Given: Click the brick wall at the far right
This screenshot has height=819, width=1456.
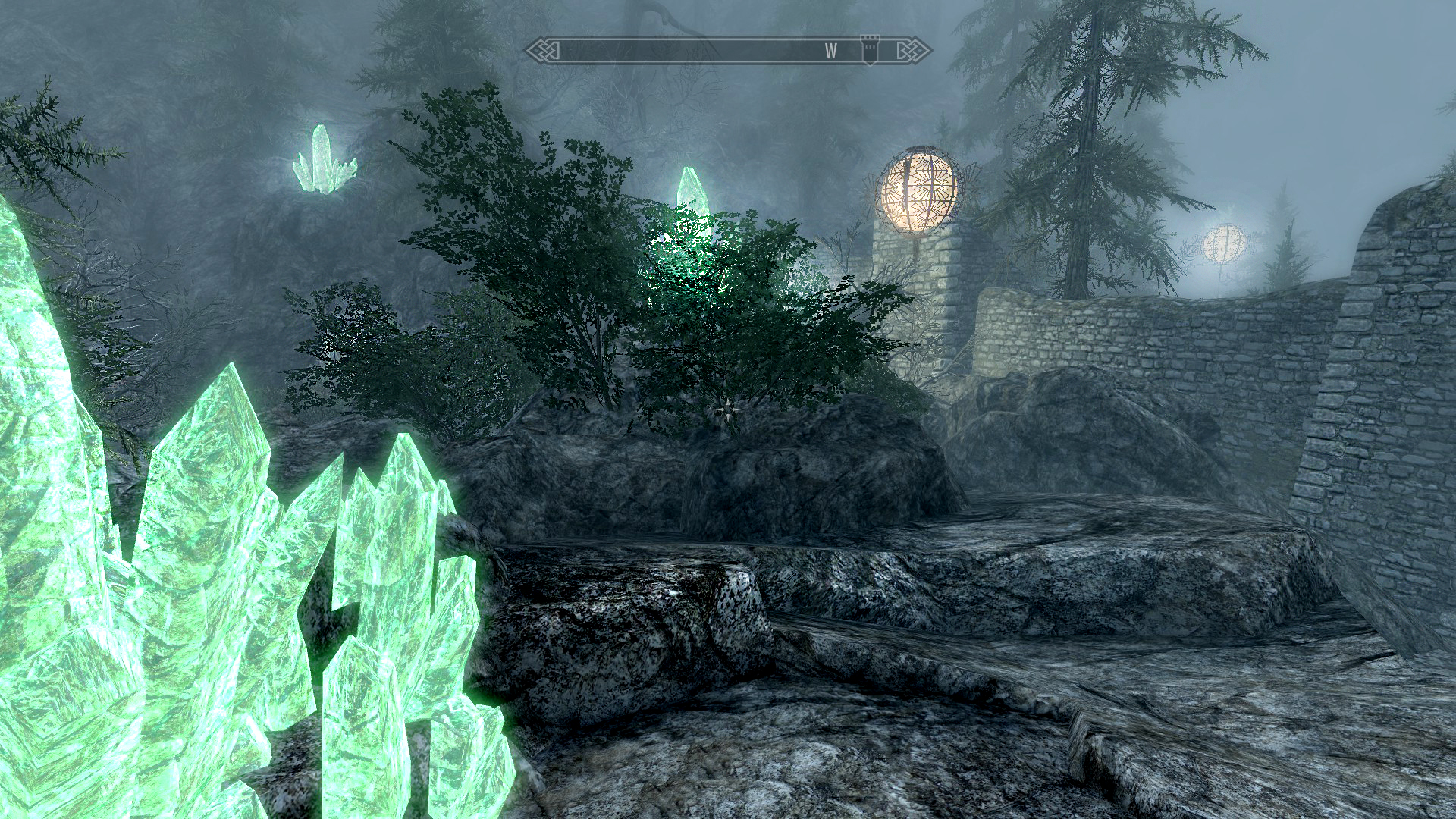Looking at the screenshot, I should (x=1403, y=379).
